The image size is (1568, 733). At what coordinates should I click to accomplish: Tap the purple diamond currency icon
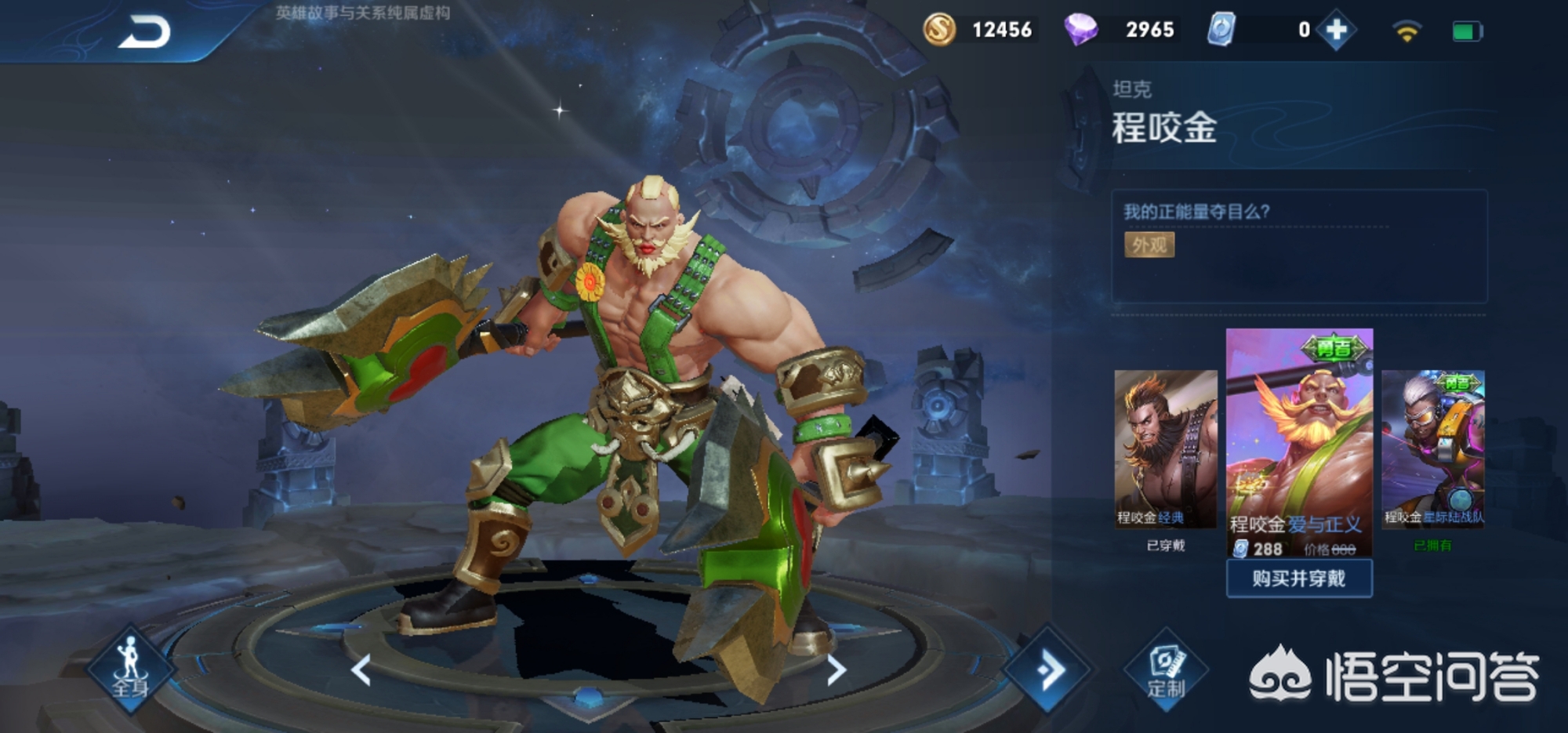pyautogui.click(x=1080, y=30)
